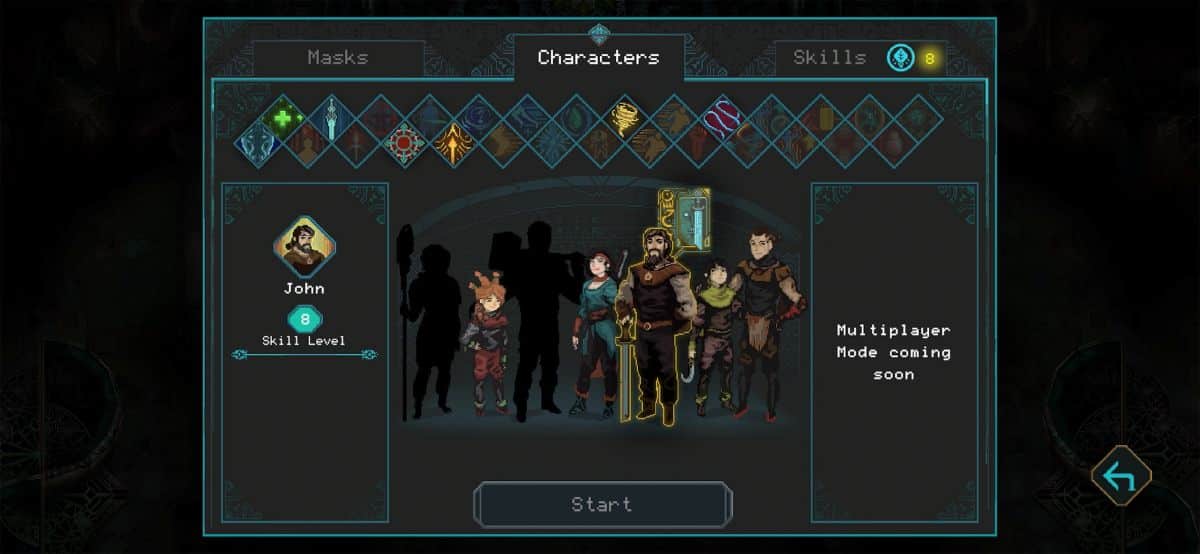Viewport: 1200px width, 554px height.
Task: Switch to the Masks tab
Action: (x=338, y=58)
